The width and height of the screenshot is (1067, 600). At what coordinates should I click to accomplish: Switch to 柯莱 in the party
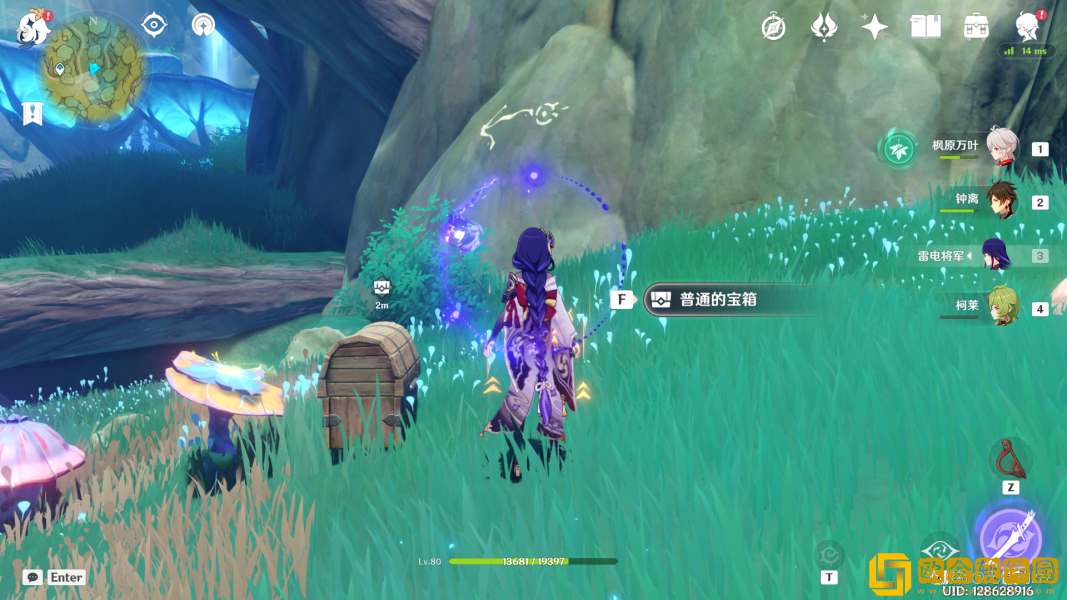1001,307
